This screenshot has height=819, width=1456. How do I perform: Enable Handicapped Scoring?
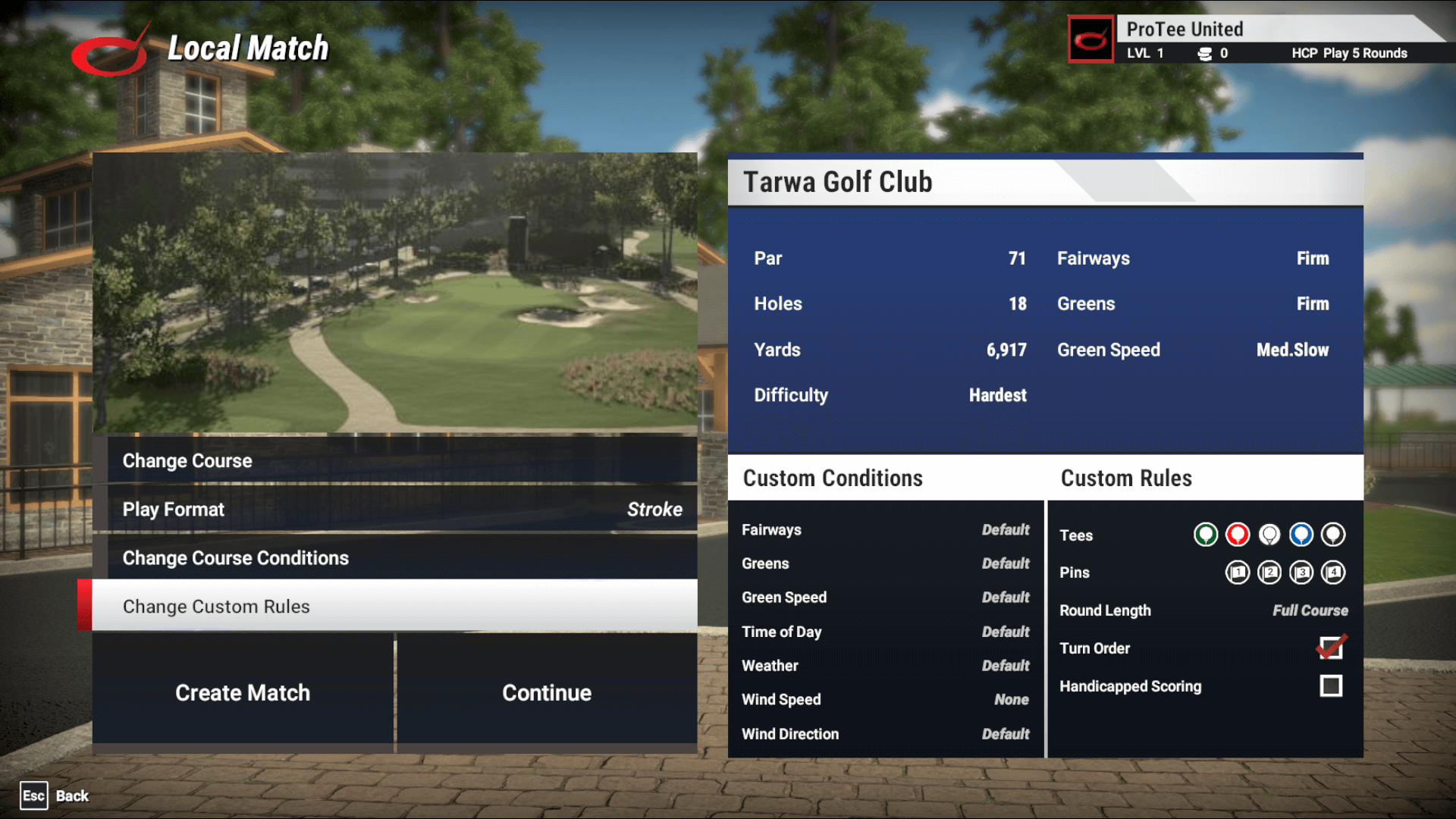click(1331, 686)
